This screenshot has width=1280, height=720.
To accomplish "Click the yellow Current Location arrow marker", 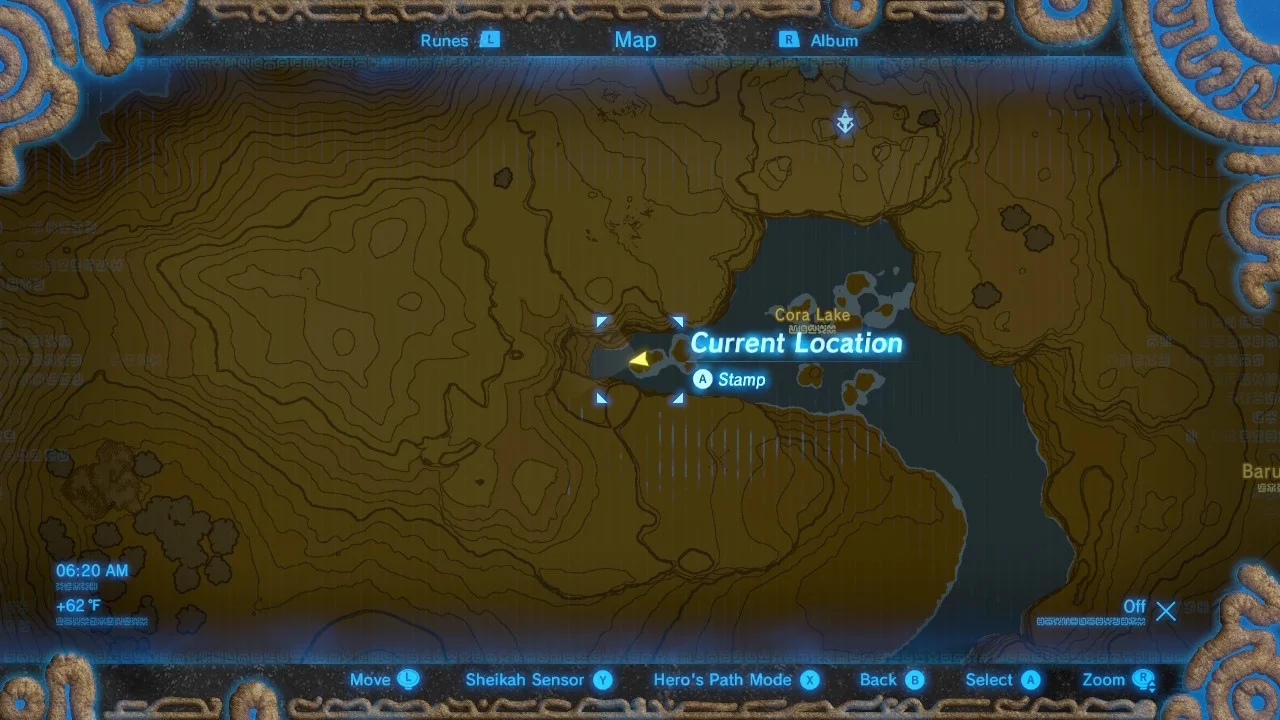I will click(641, 360).
